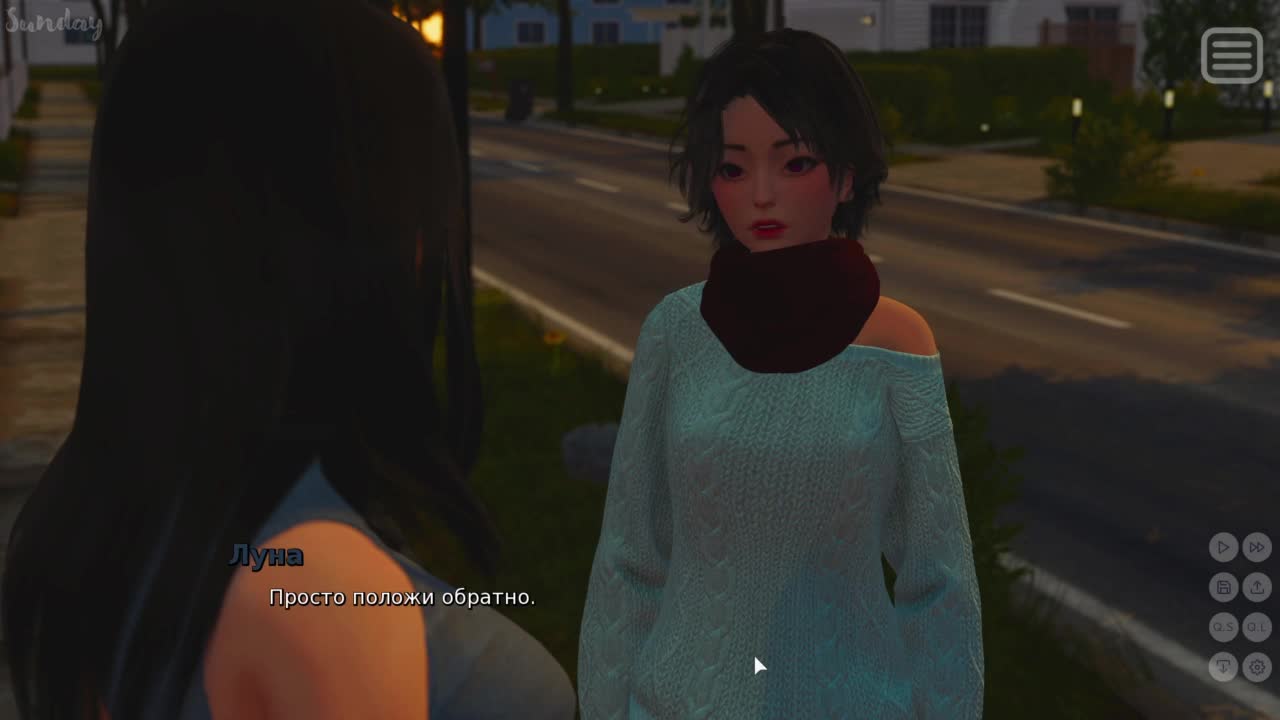Open settings with the gear icon
Screen dimensions: 1280x720
point(1257,667)
